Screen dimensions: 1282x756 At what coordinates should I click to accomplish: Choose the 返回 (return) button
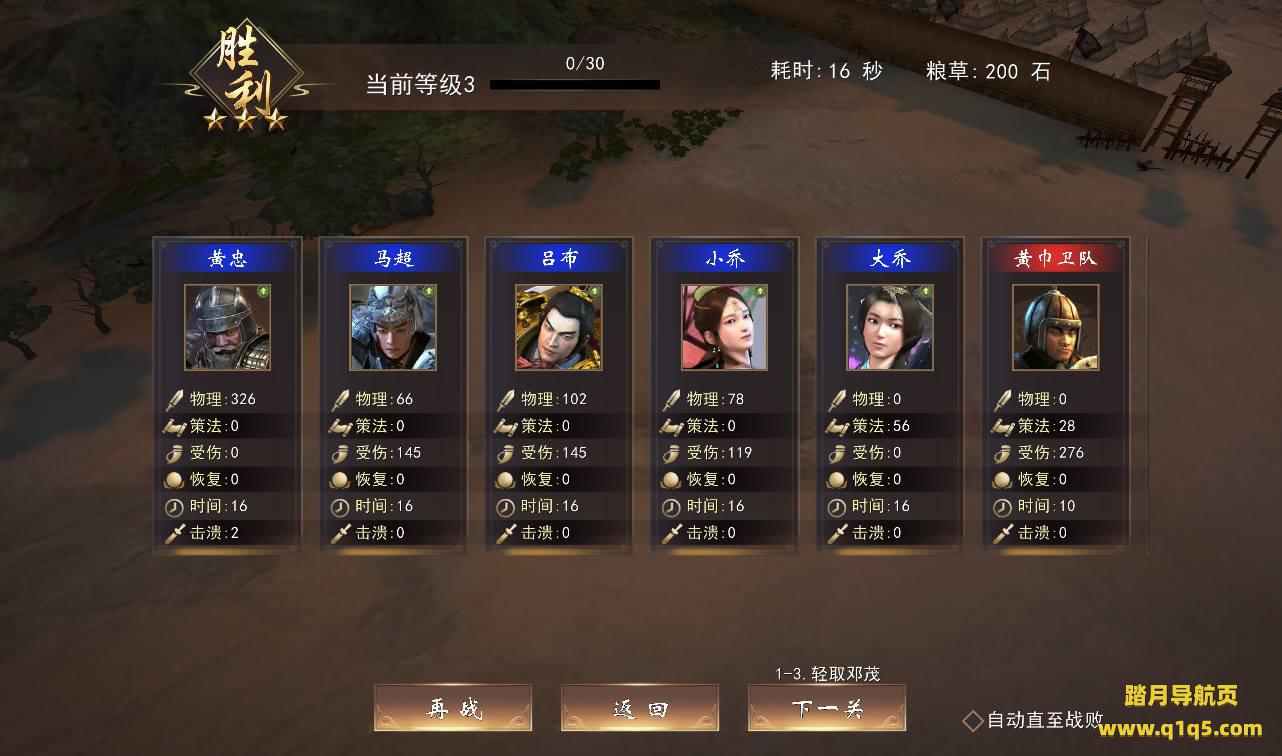(x=640, y=708)
